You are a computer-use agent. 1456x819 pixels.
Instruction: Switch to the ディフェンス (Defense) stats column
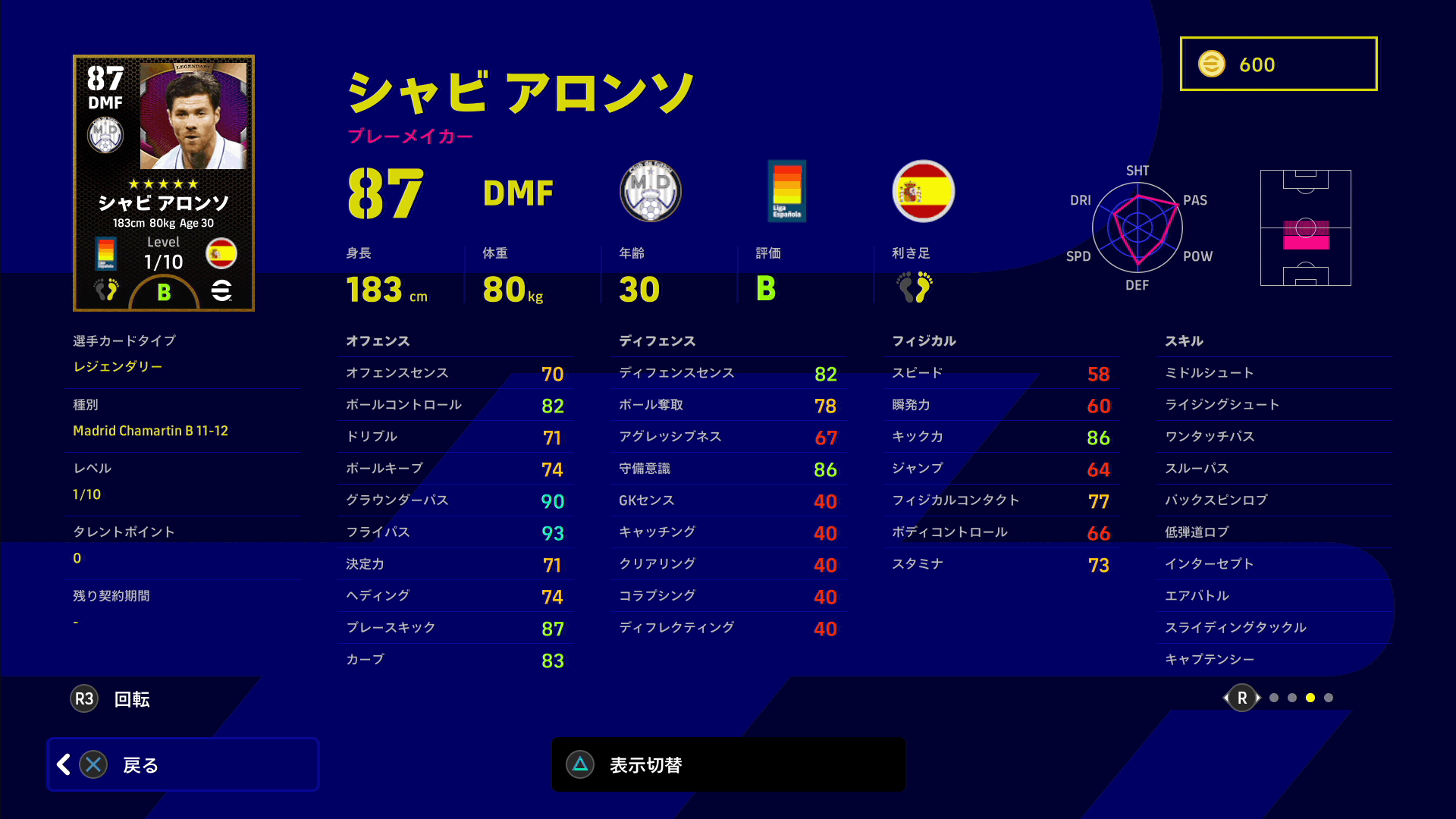click(658, 341)
